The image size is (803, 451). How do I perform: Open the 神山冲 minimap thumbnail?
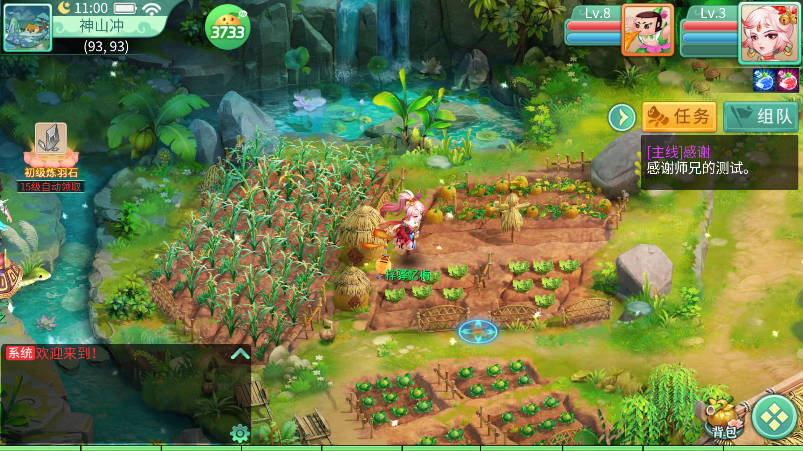tap(28, 27)
